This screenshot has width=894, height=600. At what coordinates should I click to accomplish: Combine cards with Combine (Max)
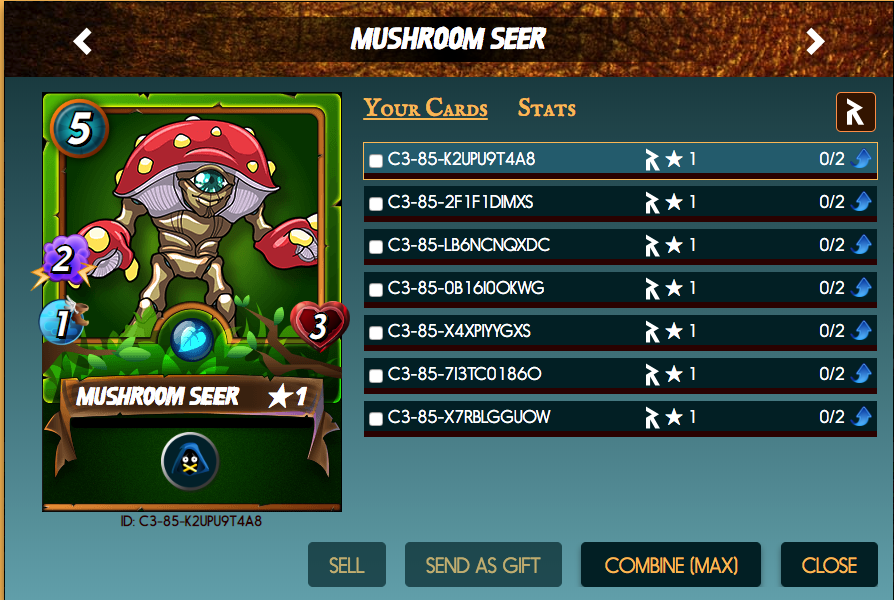(671, 565)
